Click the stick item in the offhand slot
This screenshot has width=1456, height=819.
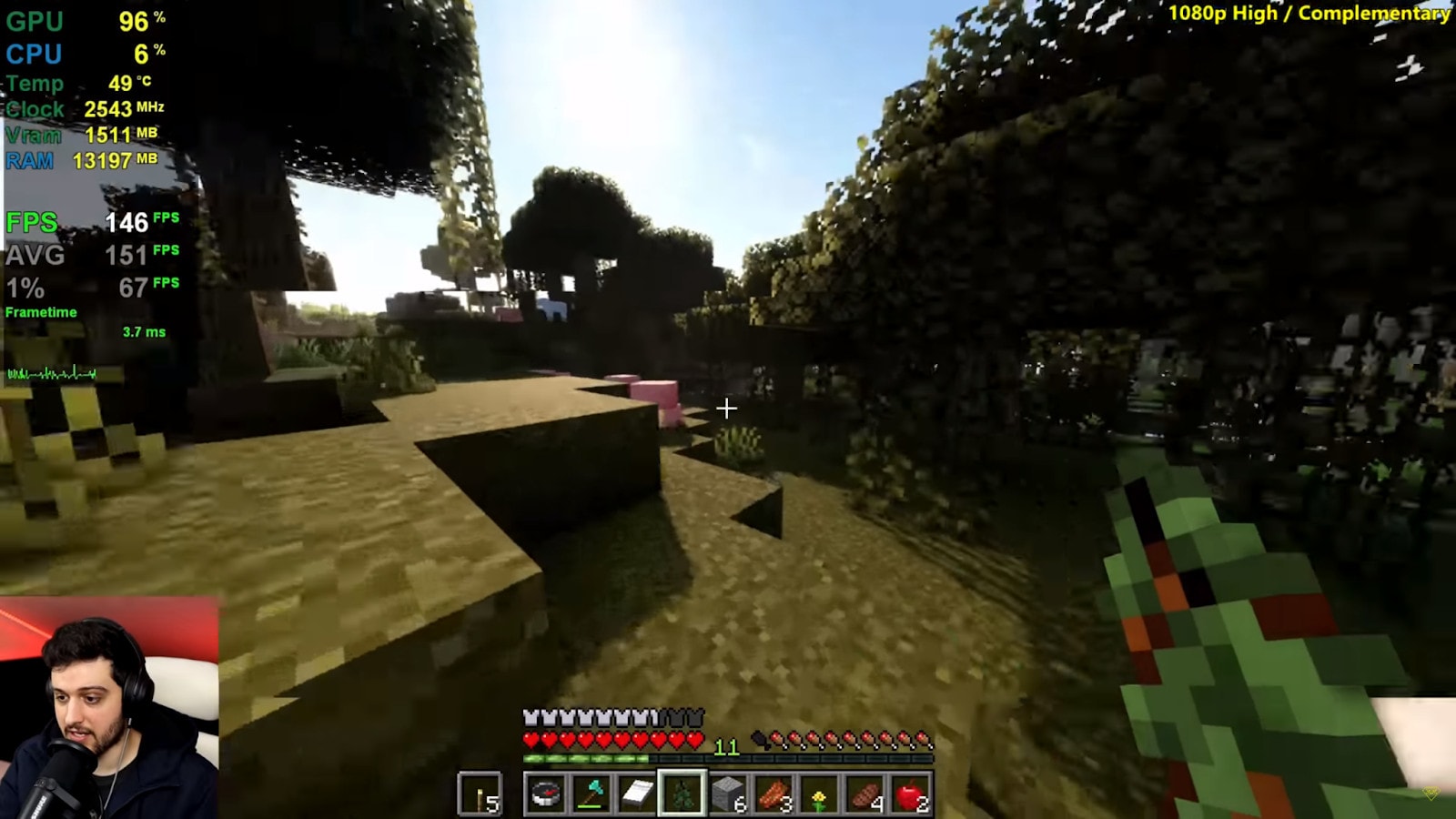click(479, 794)
